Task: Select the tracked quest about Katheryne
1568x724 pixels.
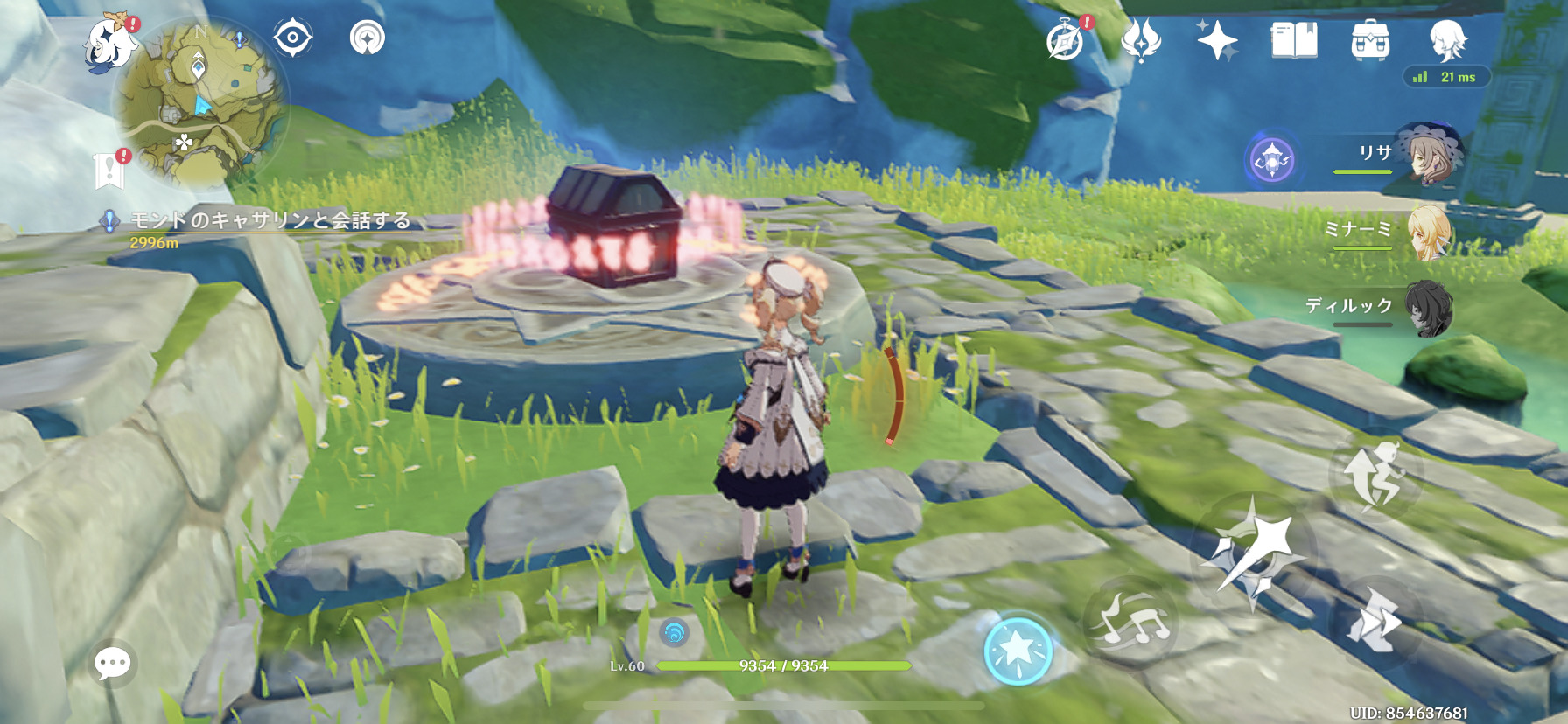Action: [269, 220]
